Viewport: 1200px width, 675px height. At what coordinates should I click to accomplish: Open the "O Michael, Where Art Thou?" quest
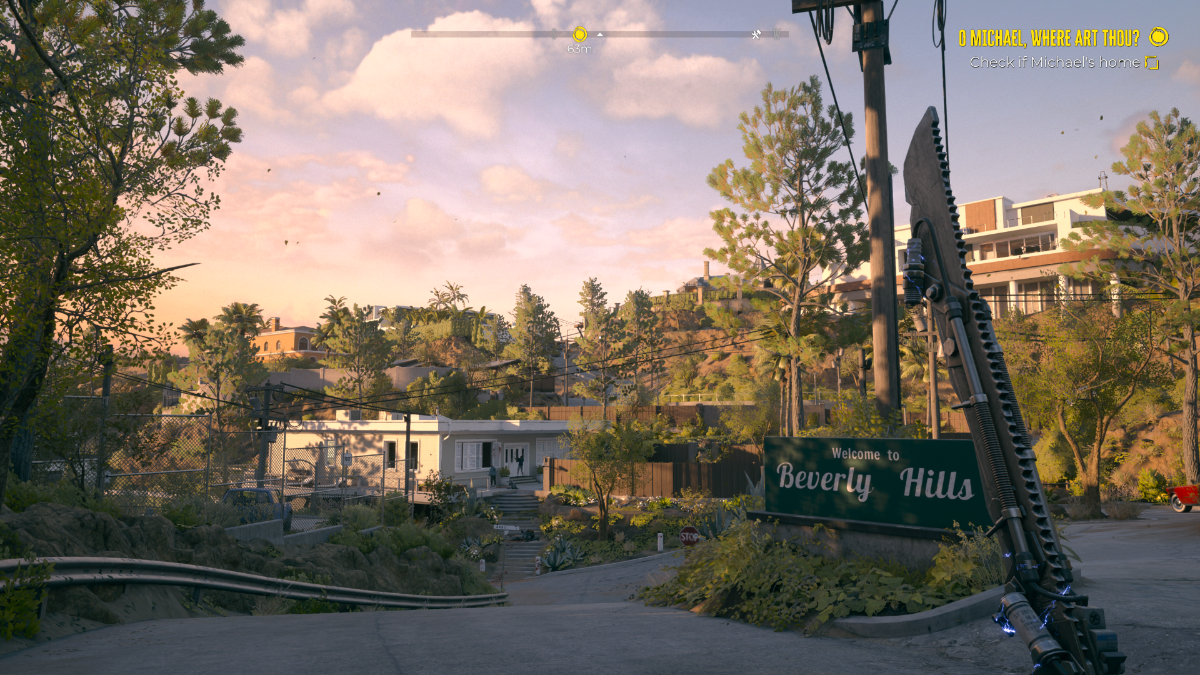pyautogui.click(x=1048, y=38)
